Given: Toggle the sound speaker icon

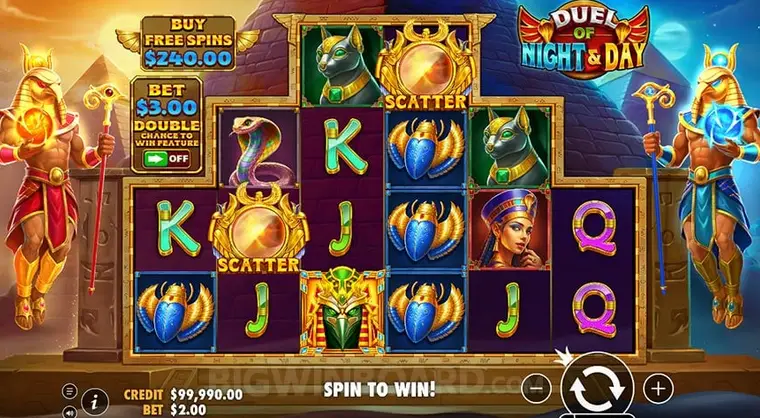Looking at the screenshot, I should tap(70, 410).
